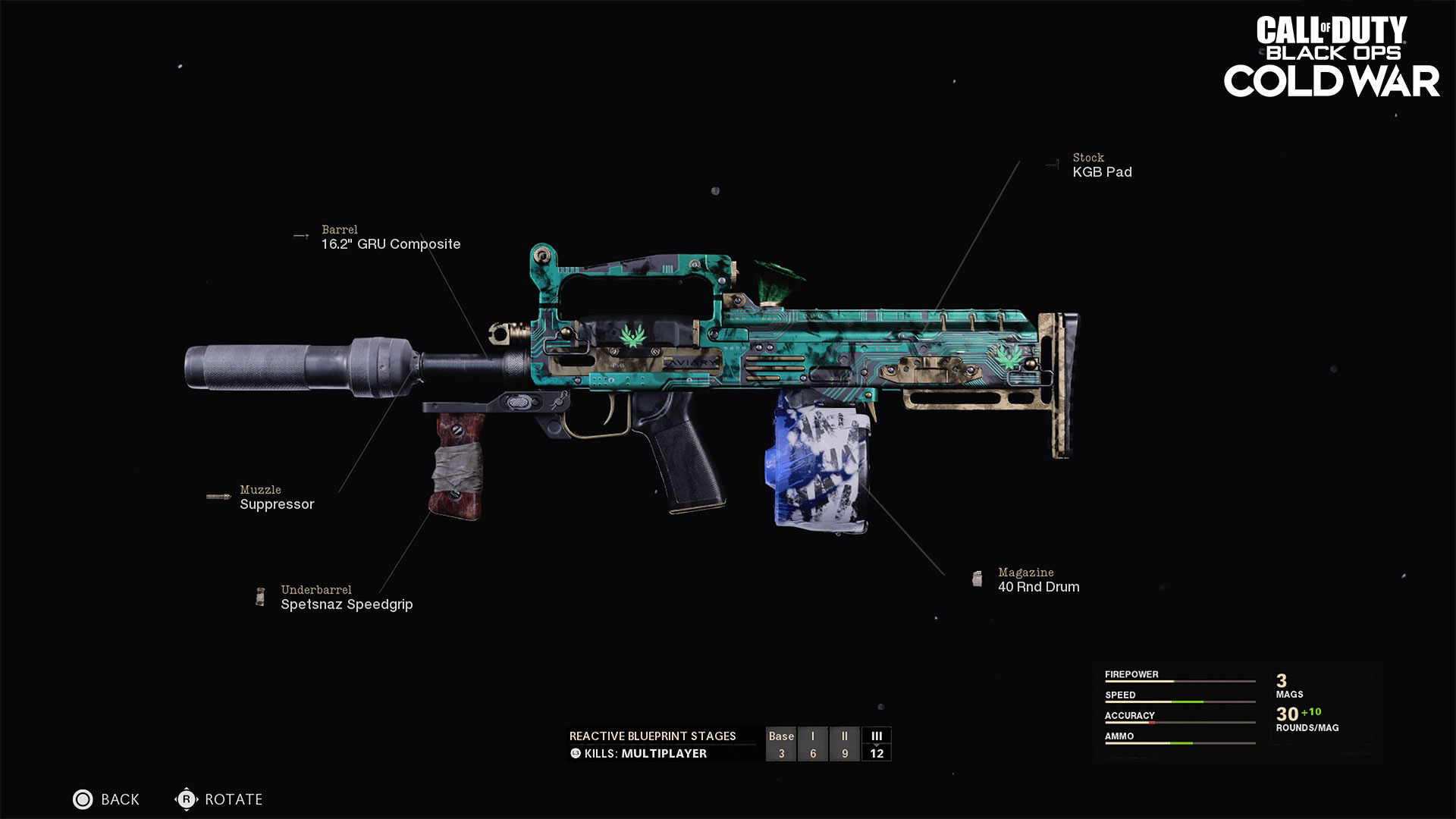Viewport: 1456px width, 819px height.
Task: Switch to reactive blueprint stage II
Action: pyautogui.click(x=845, y=744)
